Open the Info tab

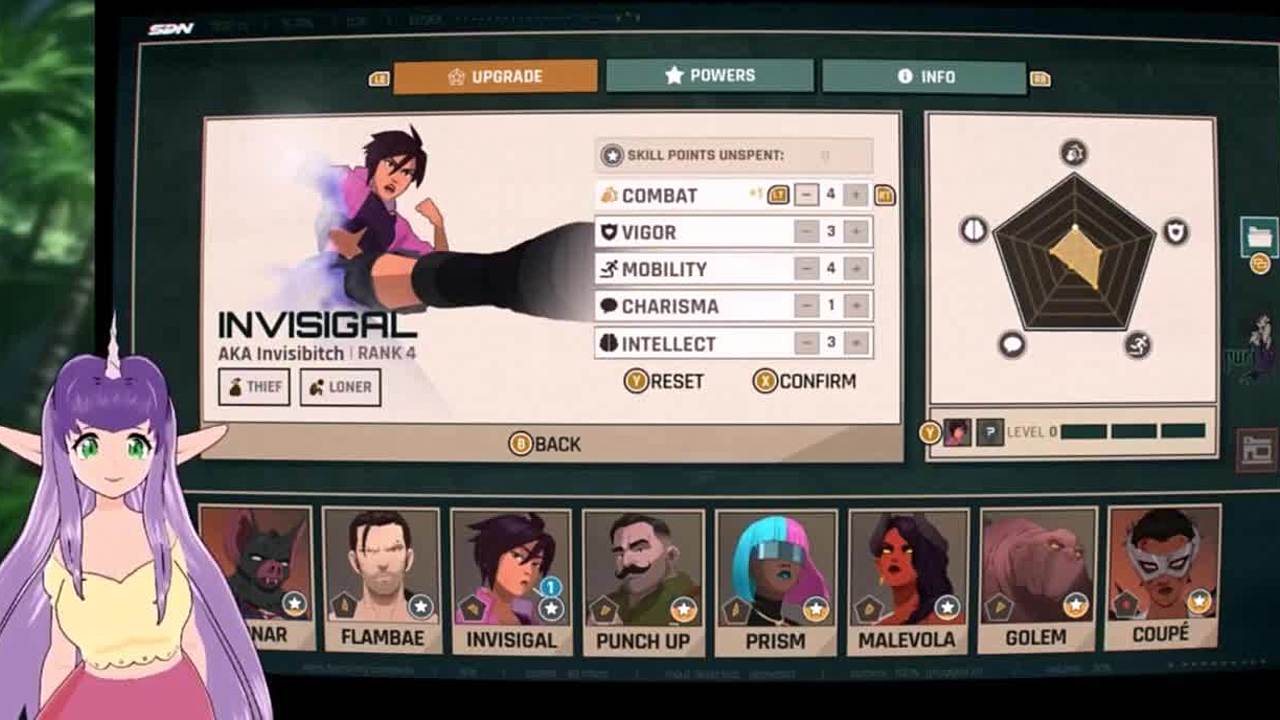pos(924,77)
